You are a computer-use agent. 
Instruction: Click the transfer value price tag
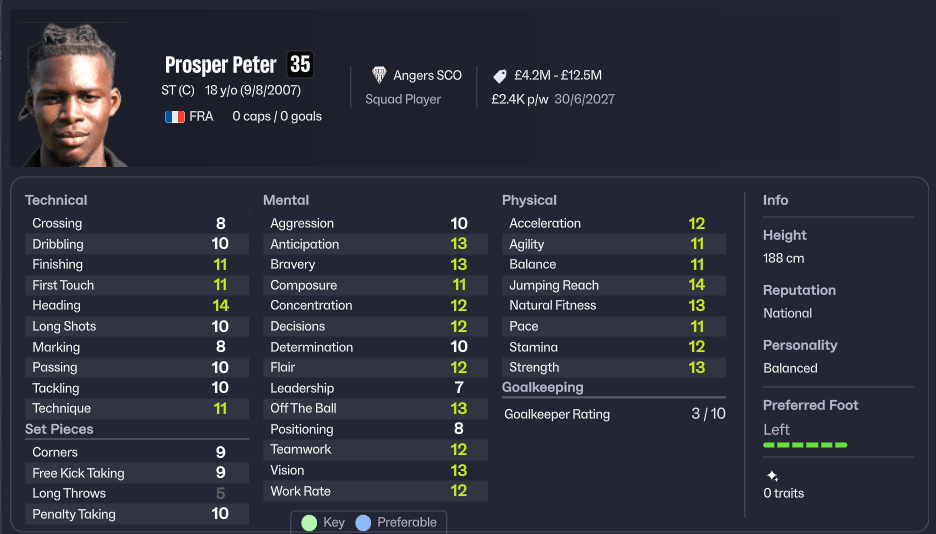pyautogui.click(x=500, y=76)
